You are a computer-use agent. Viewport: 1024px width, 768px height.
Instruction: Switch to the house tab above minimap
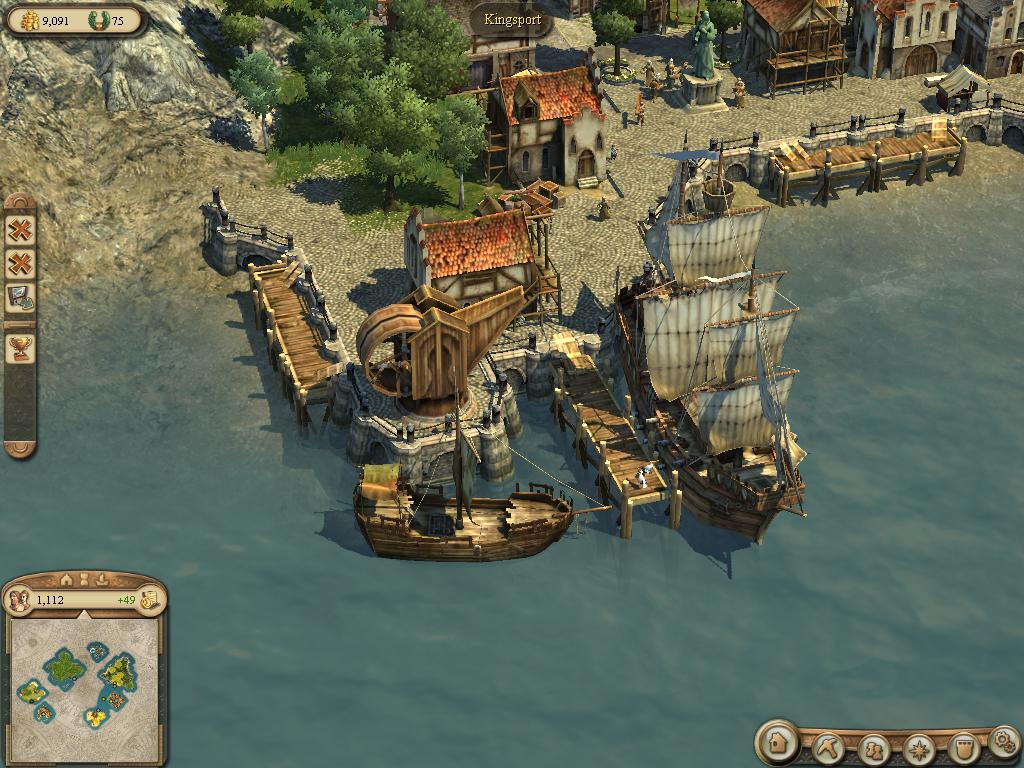[x=66, y=579]
